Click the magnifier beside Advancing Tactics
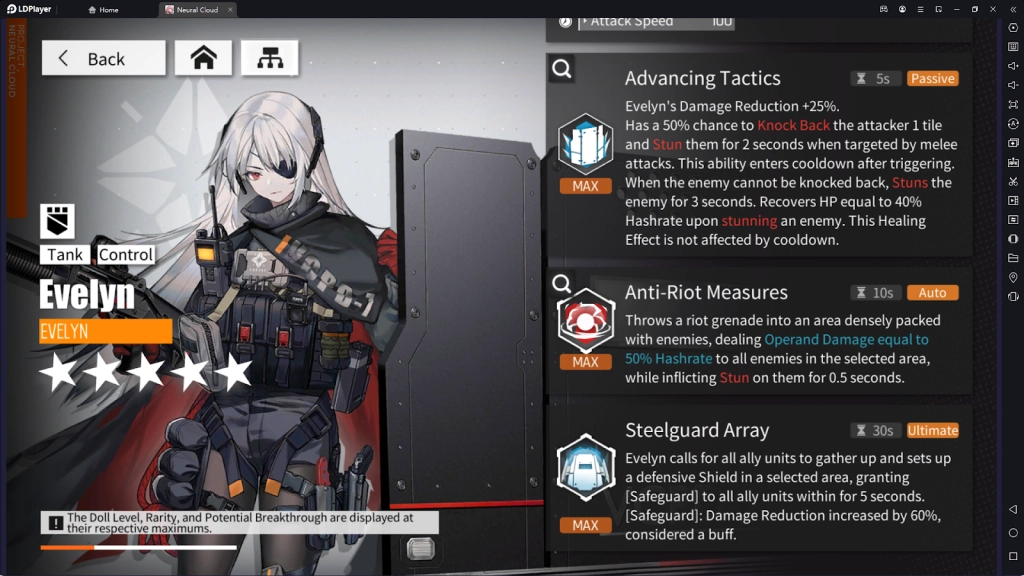 pyautogui.click(x=562, y=69)
